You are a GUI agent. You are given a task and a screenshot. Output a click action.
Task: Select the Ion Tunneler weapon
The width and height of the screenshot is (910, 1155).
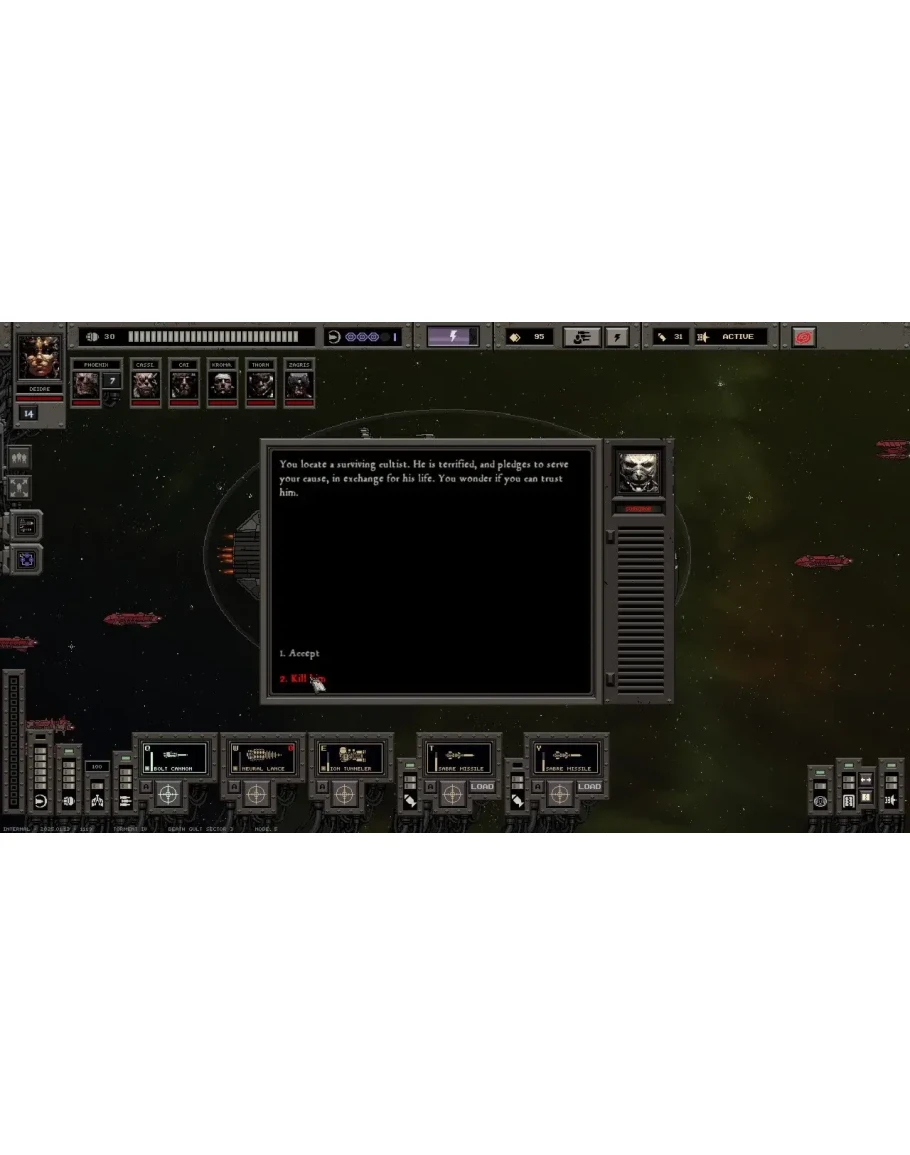pos(352,757)
